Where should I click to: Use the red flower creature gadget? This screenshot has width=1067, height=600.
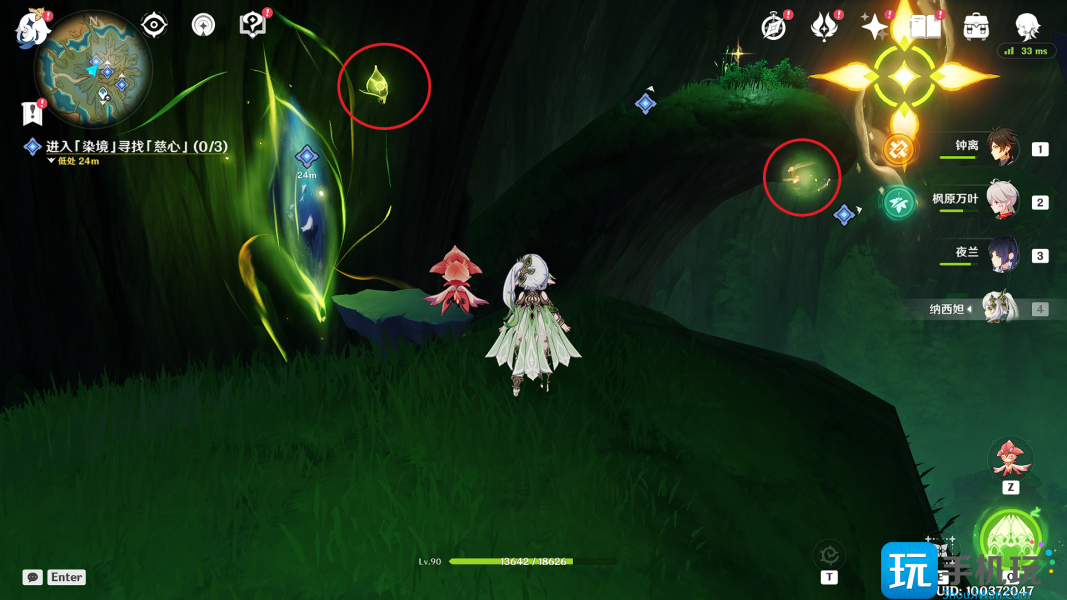click(x=1010, y=459)
